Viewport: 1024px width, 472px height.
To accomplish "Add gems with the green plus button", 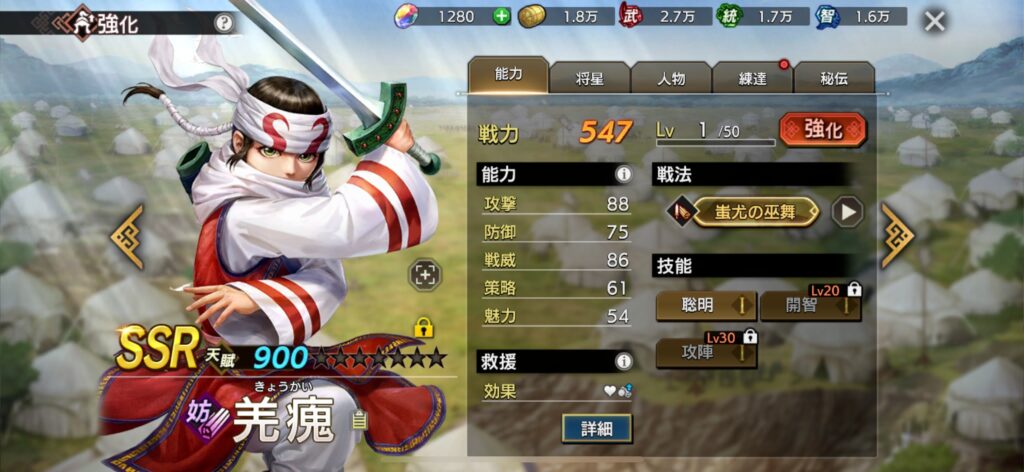I will (501, 16).
